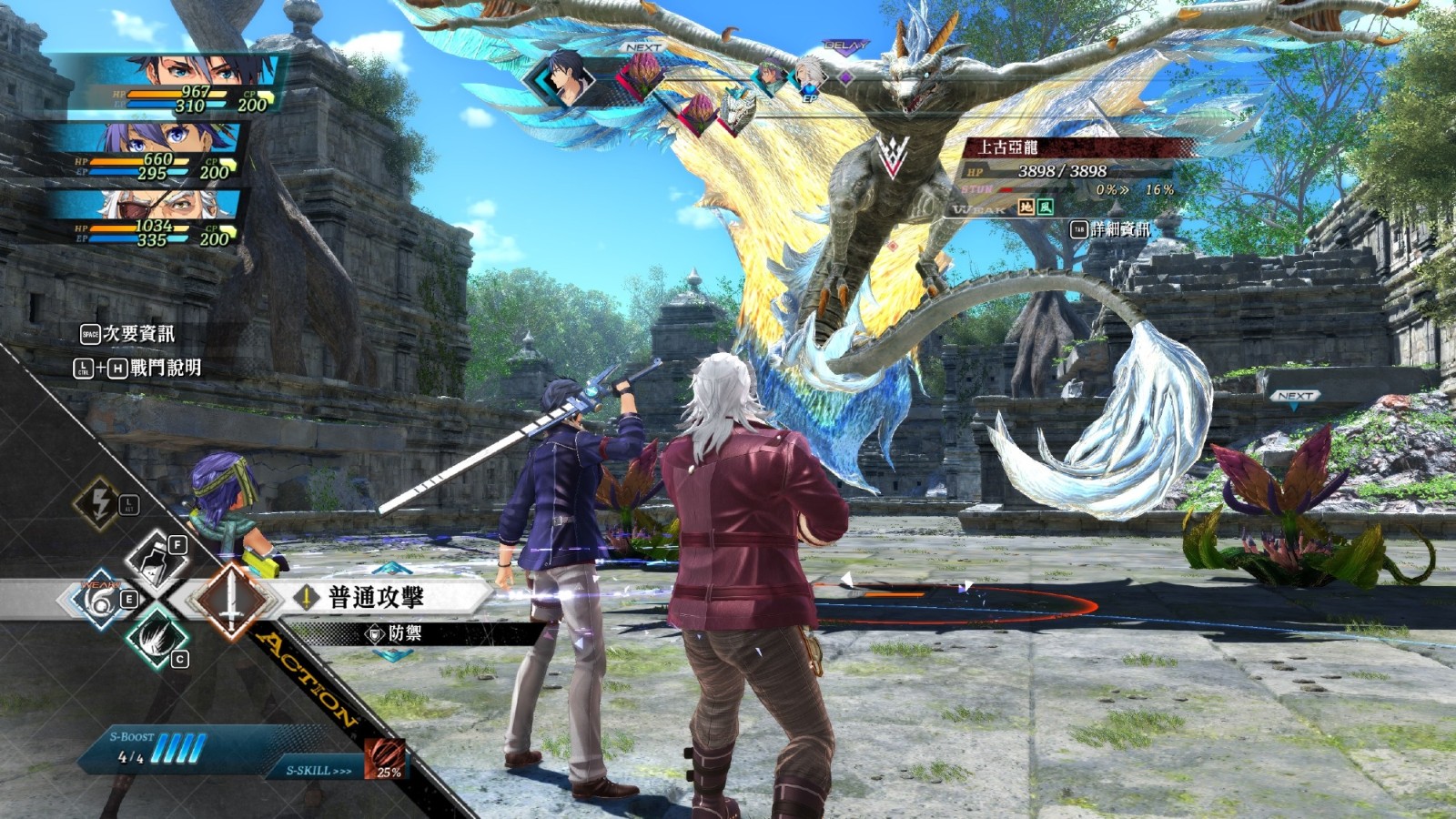Click the dragon icon in turn order
The image size is (1456, 819).
click(738, 108)
